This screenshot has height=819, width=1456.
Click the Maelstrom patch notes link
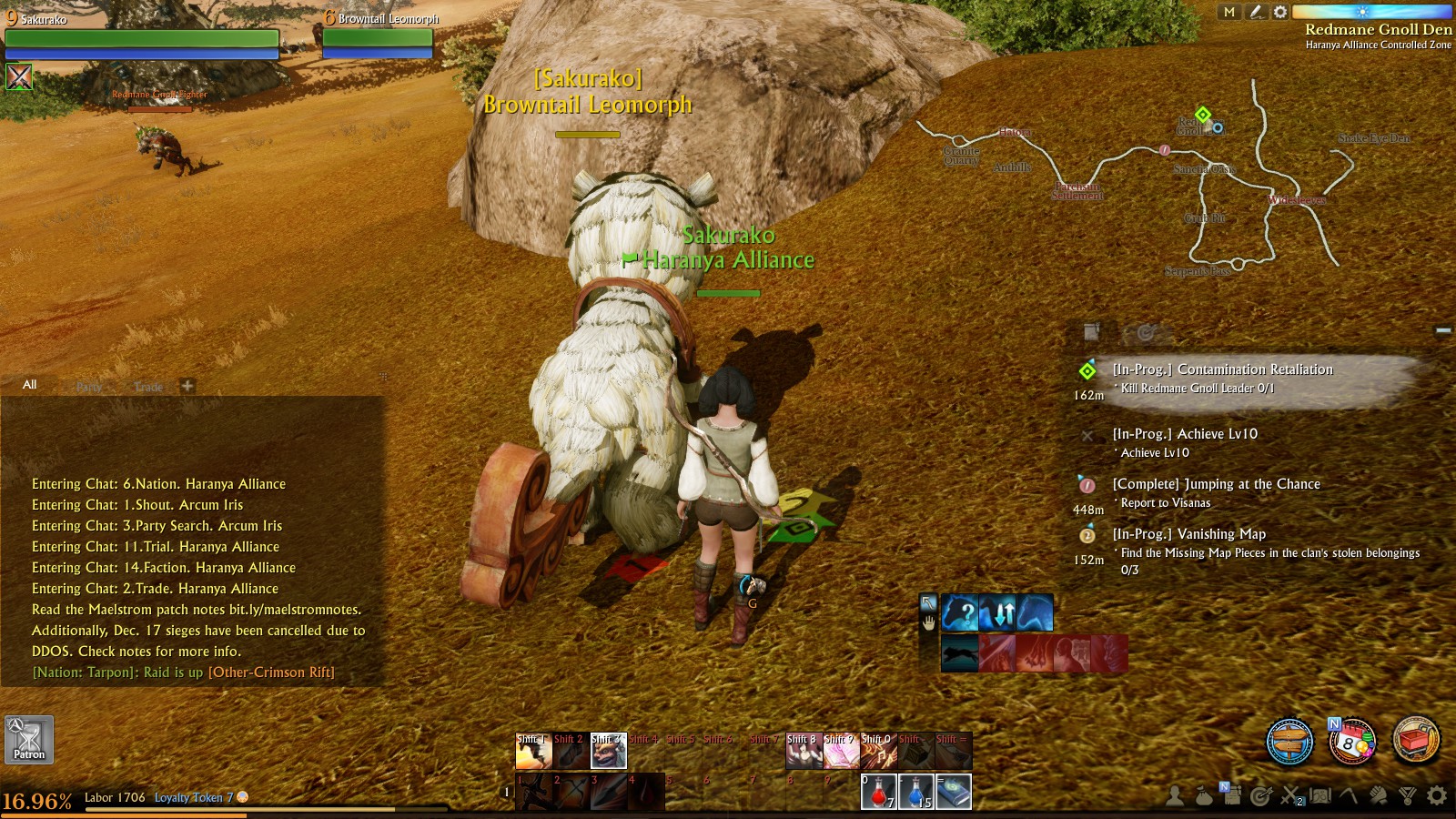294,610
